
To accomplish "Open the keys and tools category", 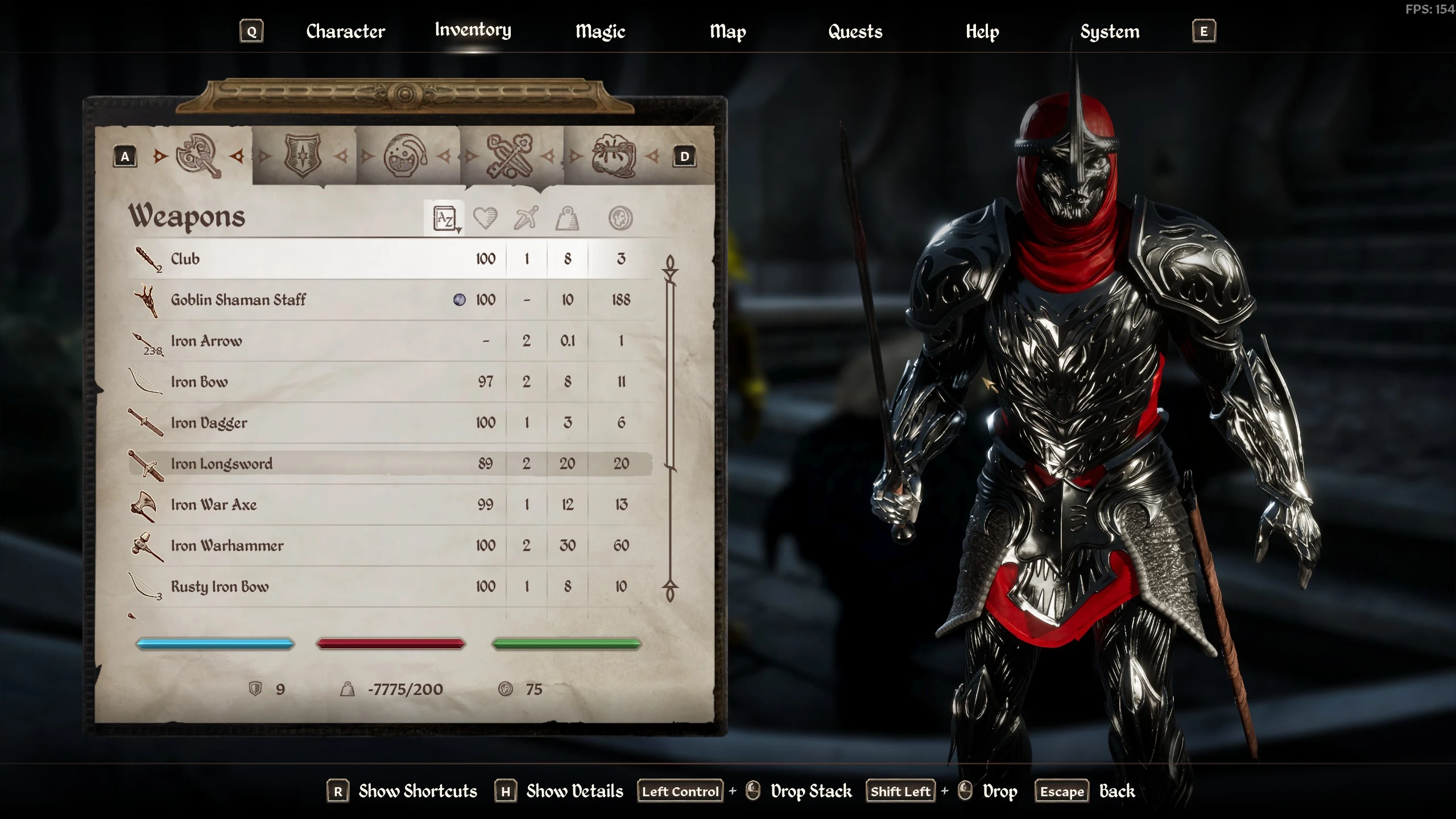I will [510, 156].
